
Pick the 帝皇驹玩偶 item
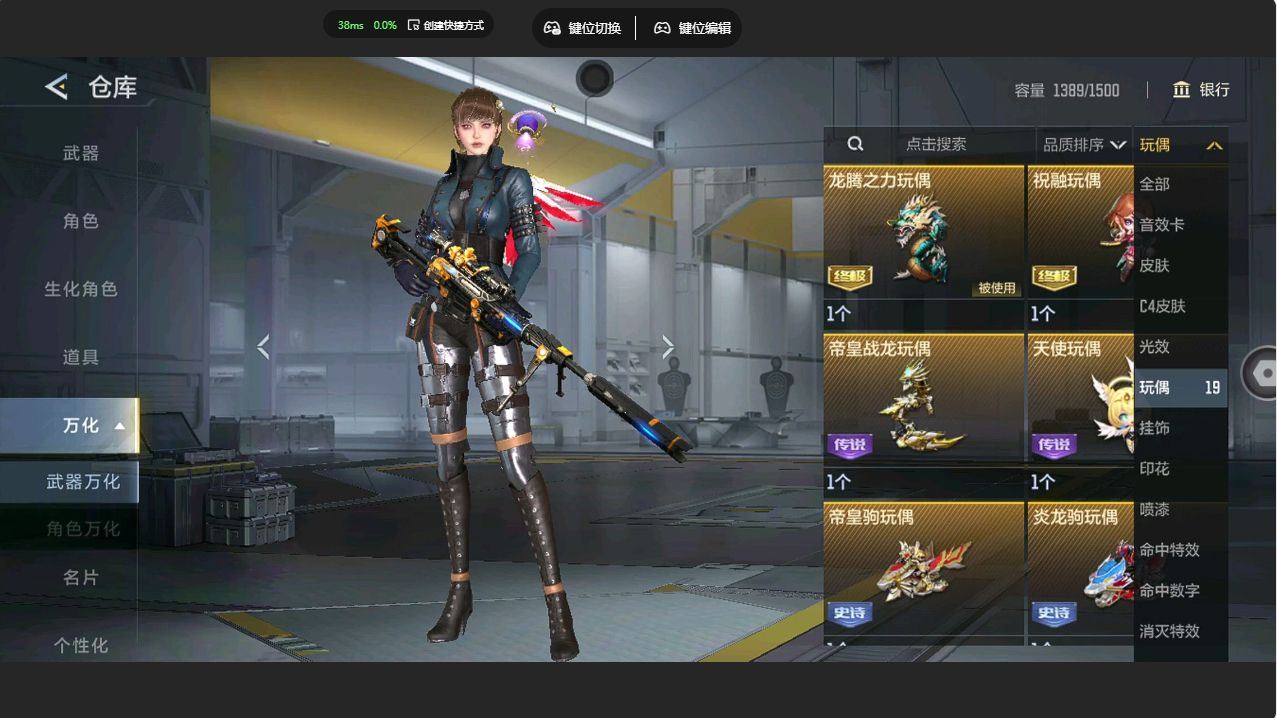pyautogui.click(x=923, y=575)
